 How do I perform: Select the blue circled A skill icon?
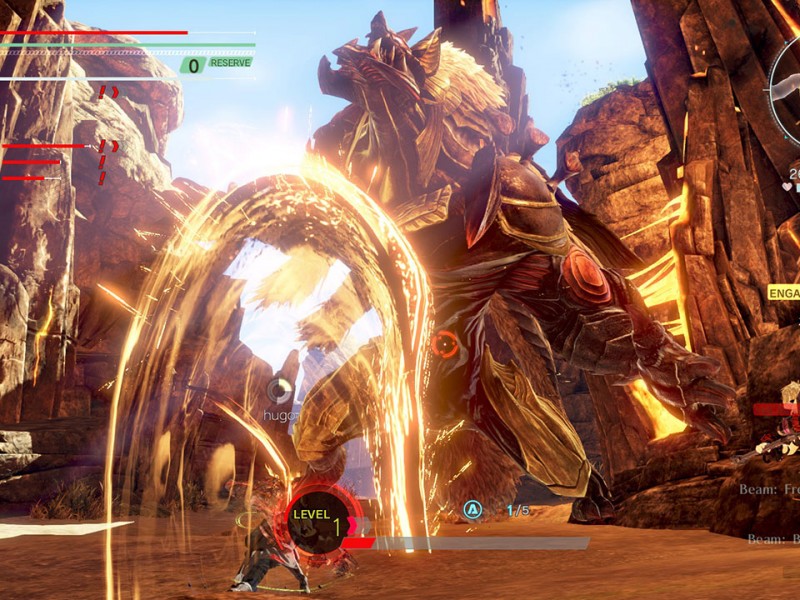[472, 511]
